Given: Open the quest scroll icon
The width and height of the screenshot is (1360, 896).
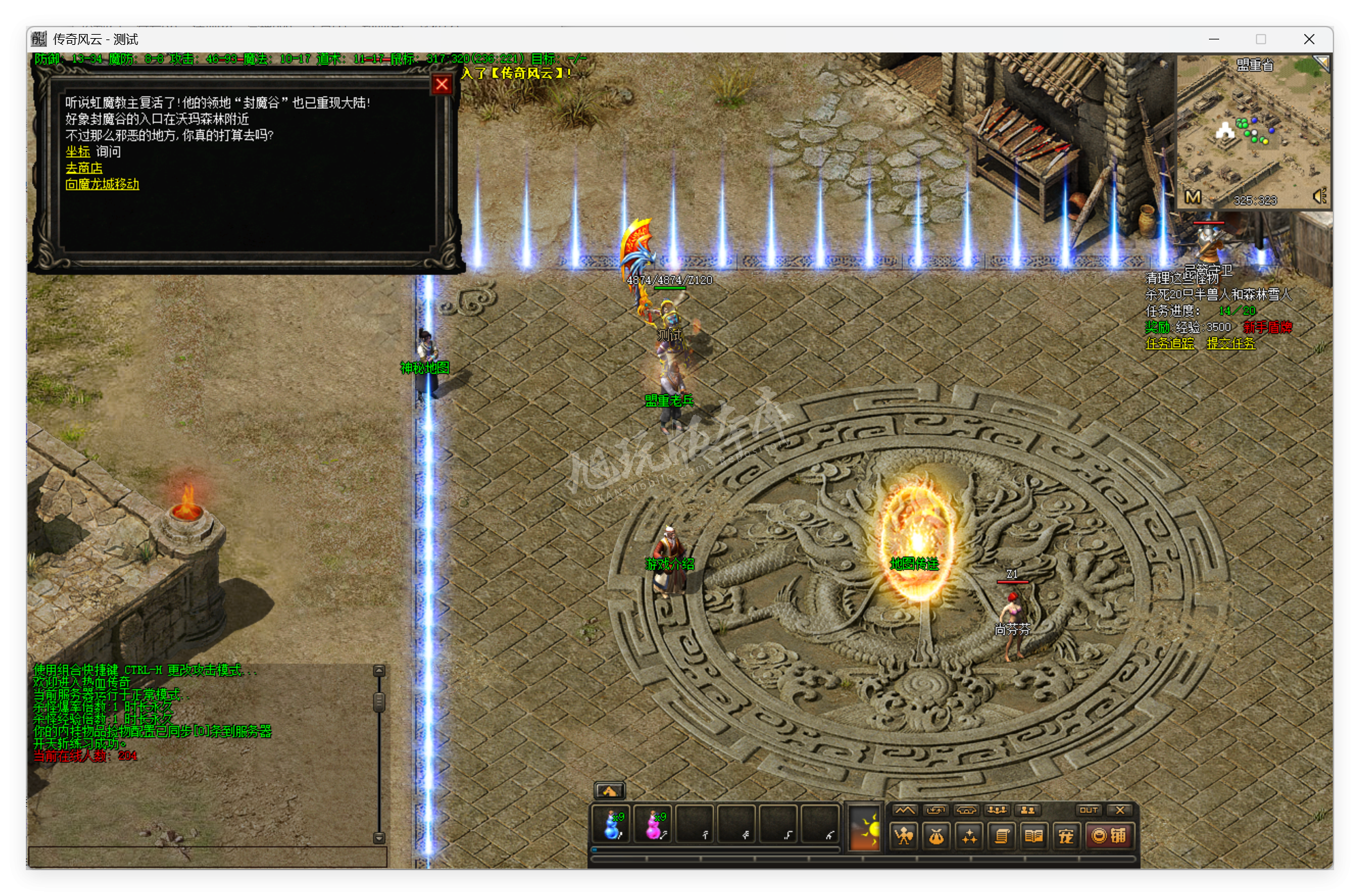Looking at the screenshot, I should [x=1001, y=835].
